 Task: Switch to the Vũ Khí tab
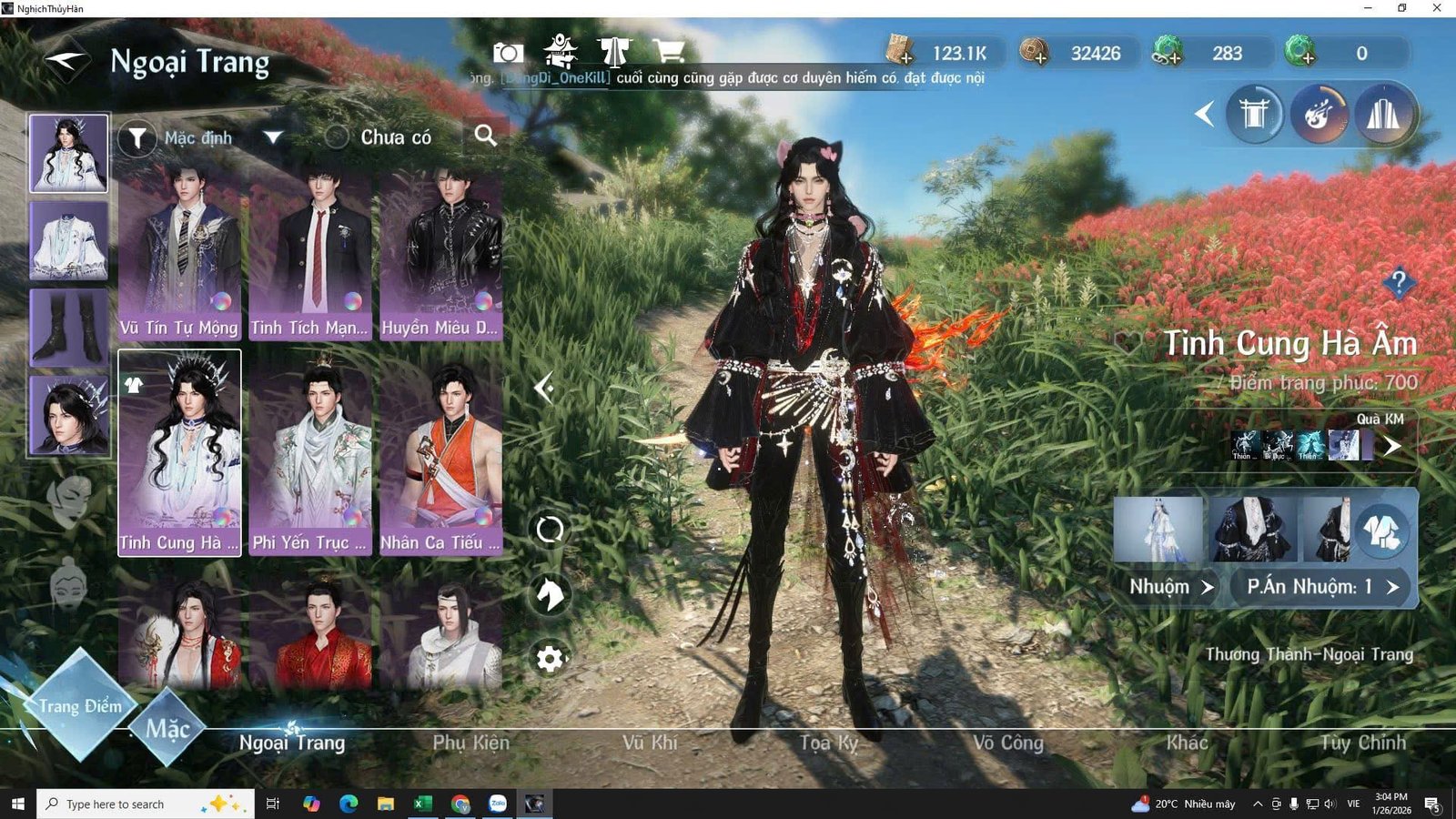653,743
